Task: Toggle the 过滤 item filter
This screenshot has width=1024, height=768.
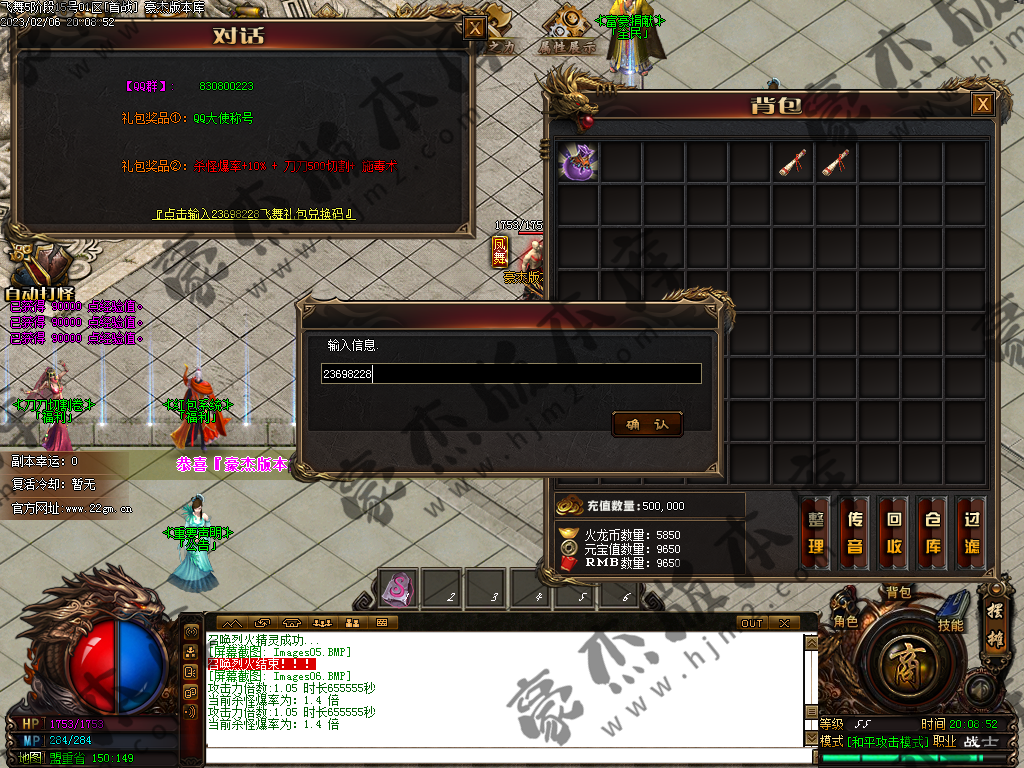Action: [x=971, y=533]
